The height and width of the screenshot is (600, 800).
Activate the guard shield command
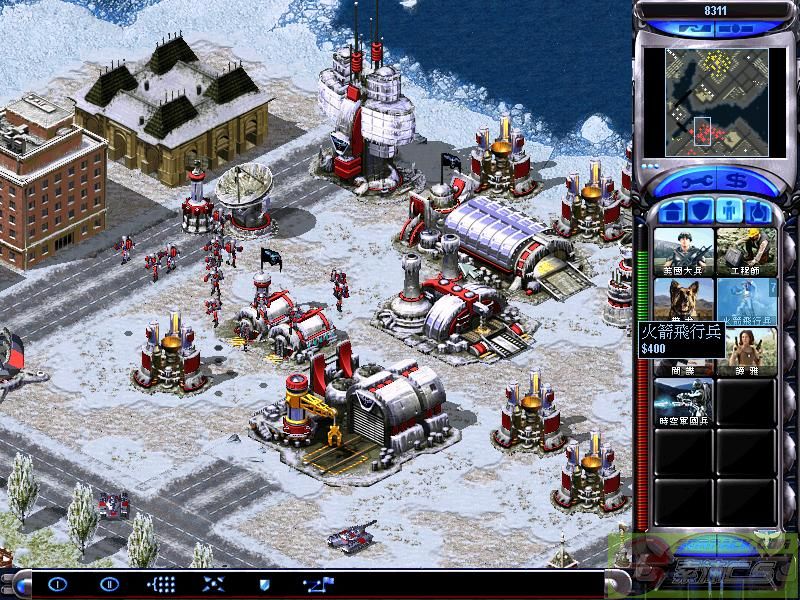coord(265,583)
